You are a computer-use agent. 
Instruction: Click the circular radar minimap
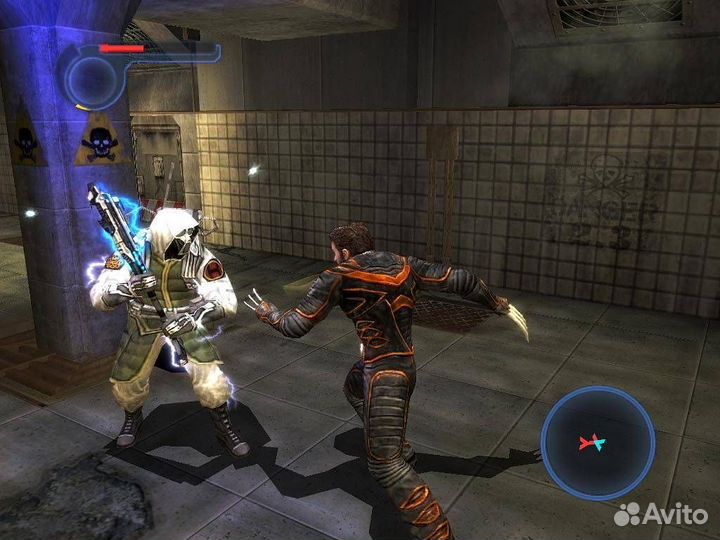(x=597, y=442)
